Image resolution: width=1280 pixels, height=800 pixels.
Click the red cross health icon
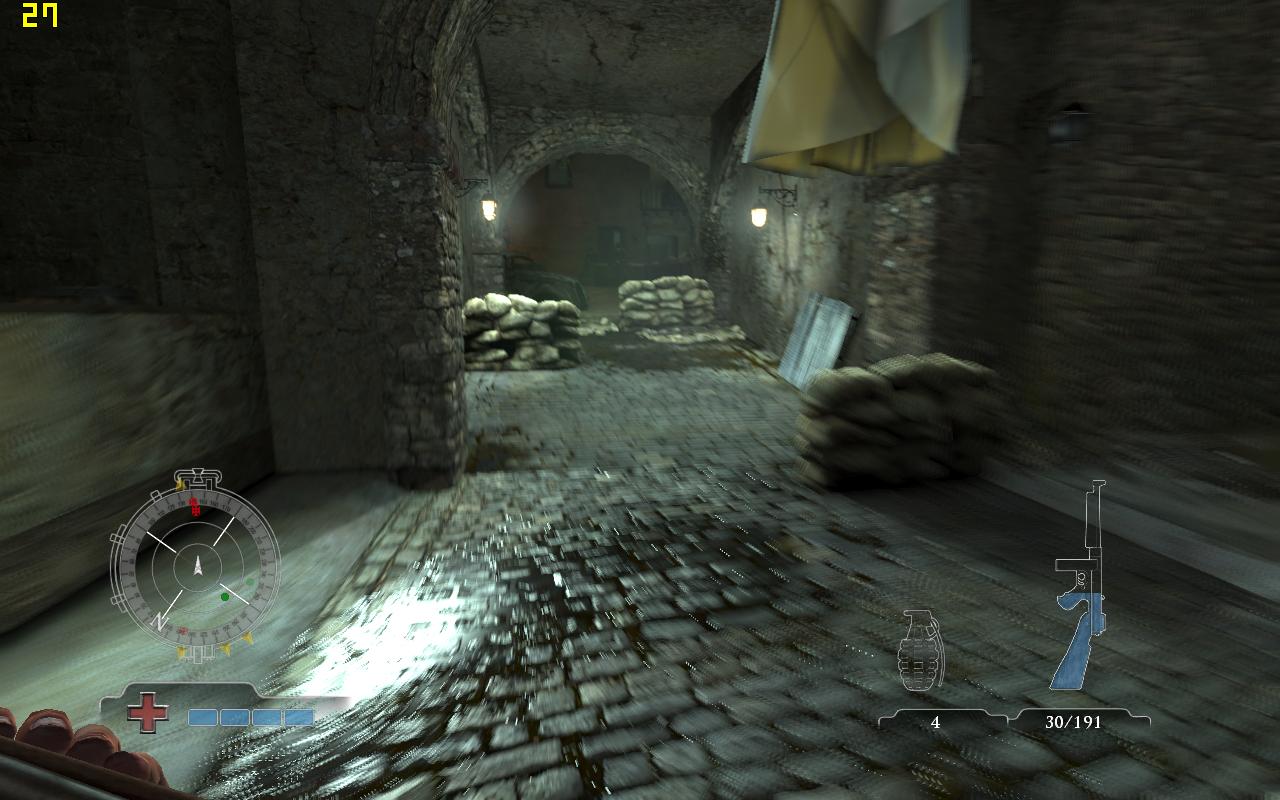tap(148, 713)
